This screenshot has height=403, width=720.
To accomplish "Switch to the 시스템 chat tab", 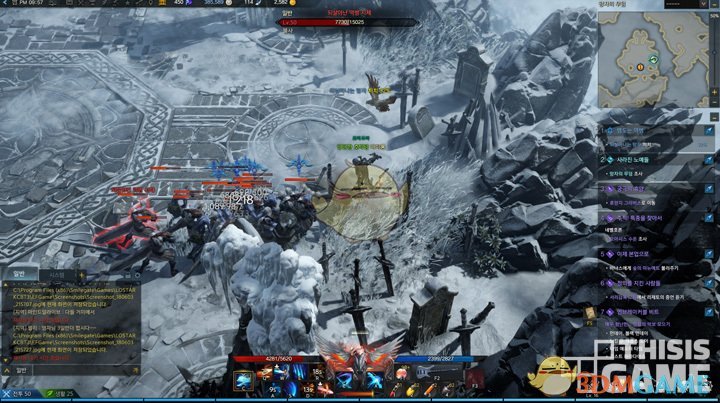I will point(56,274).
